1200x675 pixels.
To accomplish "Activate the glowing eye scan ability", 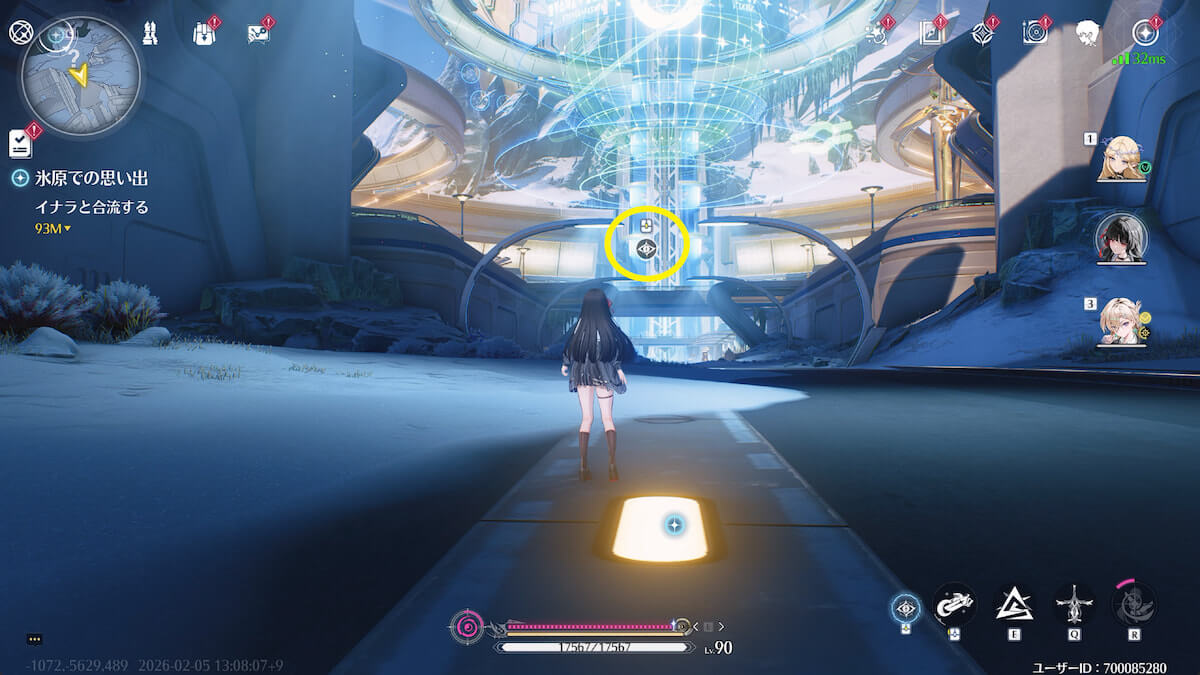I will click(x=907, y=606).
